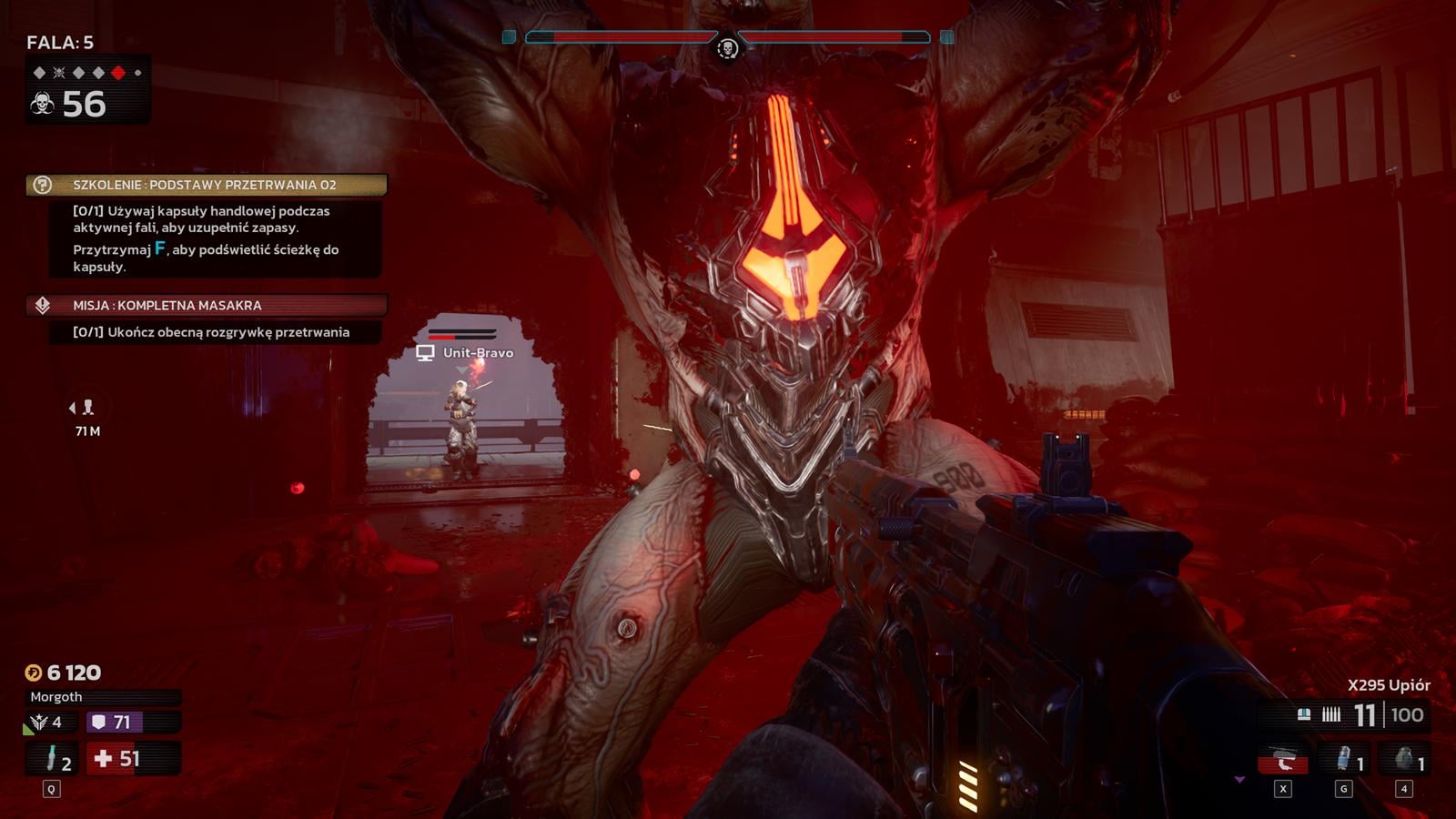This screenshot has width=1456, height=819.
Task: Select the Unit-Bravo teammate nameplate
Action: pyautogui.click(x=466, y=353)
